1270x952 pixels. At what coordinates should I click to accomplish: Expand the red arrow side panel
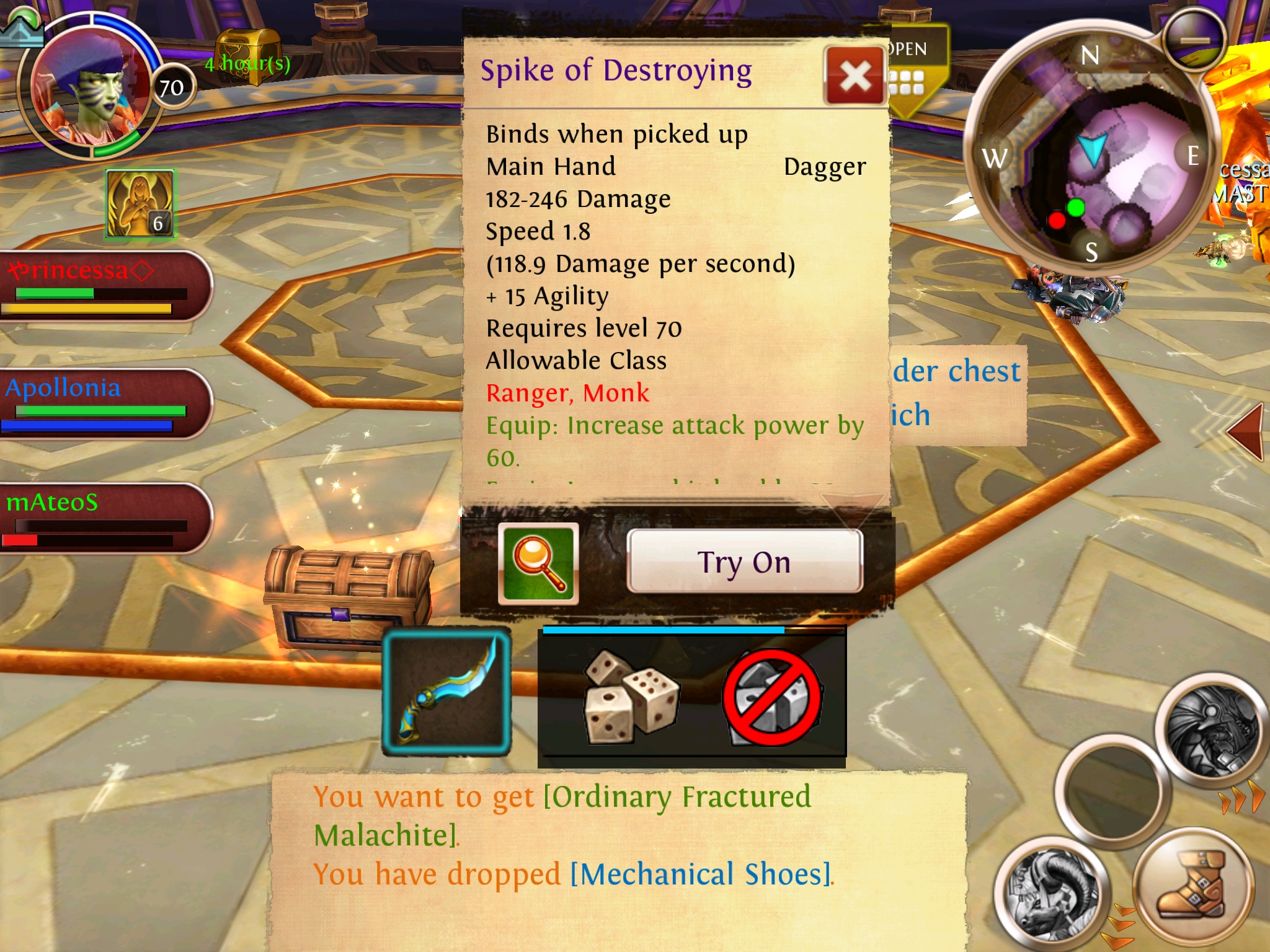click(x=1245, y=432)
